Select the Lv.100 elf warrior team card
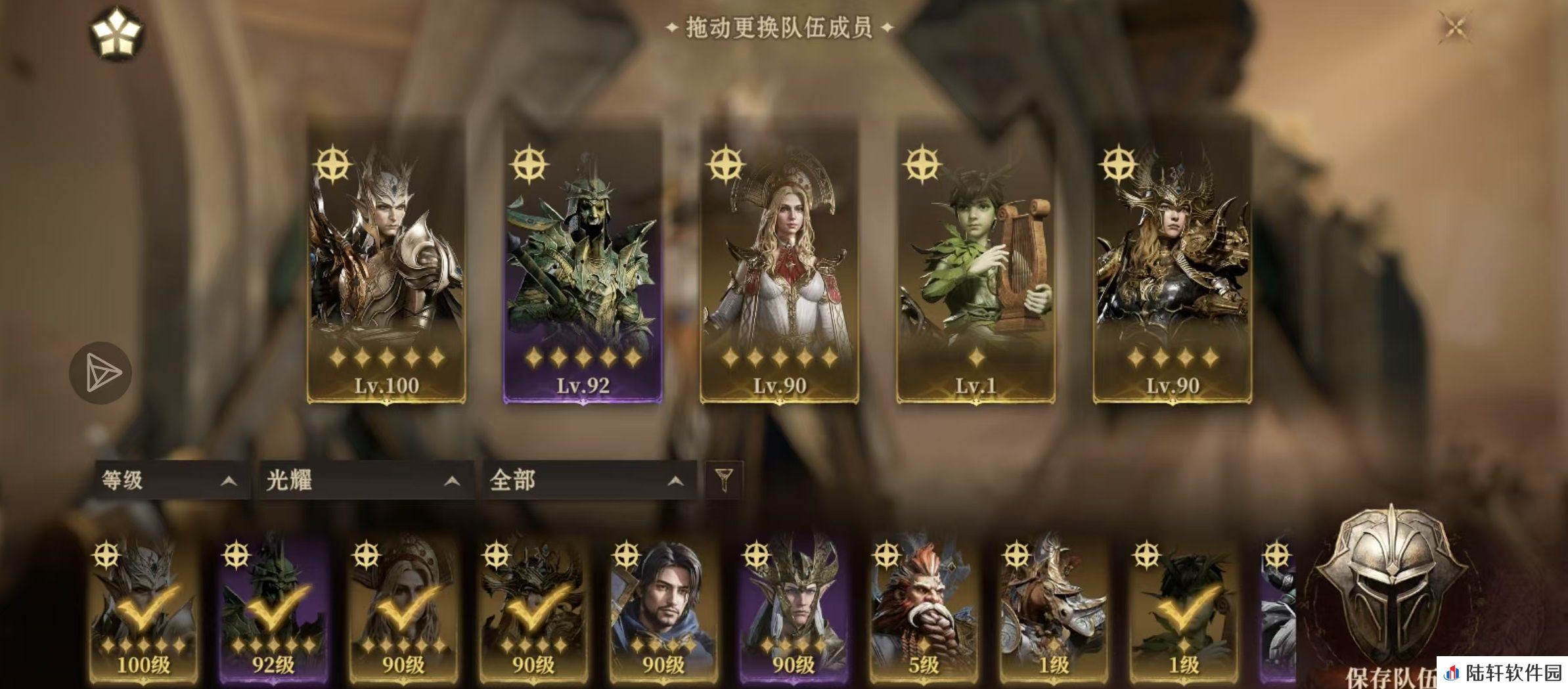 (386, 263)
